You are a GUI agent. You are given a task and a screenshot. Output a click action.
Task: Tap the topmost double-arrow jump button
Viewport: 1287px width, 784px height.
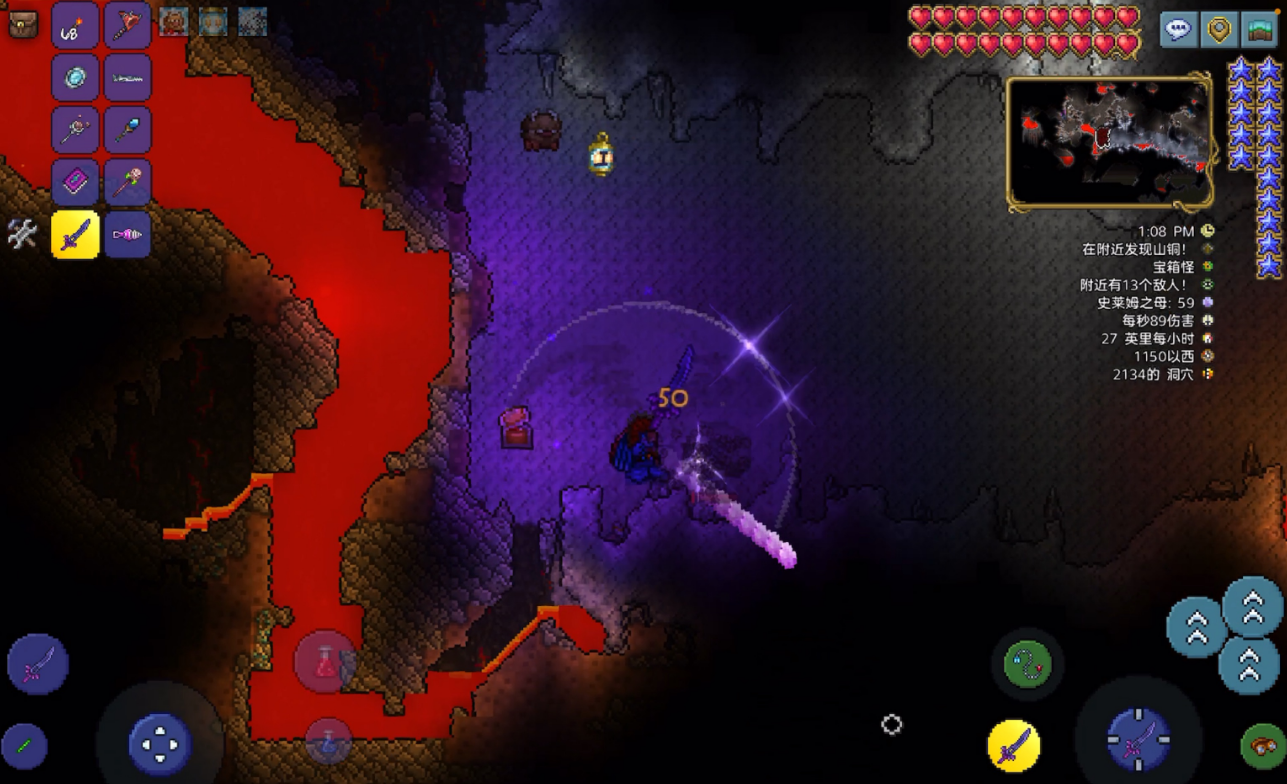coord(1252,606)
